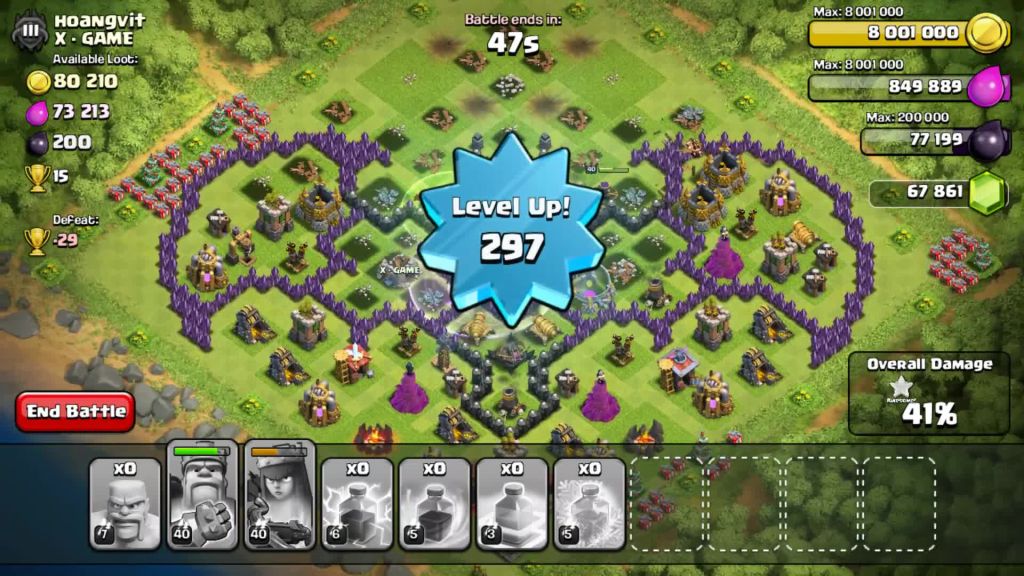Pick the level 6 Lightning spell slot
This screenshot has height=576, width=1024.
[357, 504]
